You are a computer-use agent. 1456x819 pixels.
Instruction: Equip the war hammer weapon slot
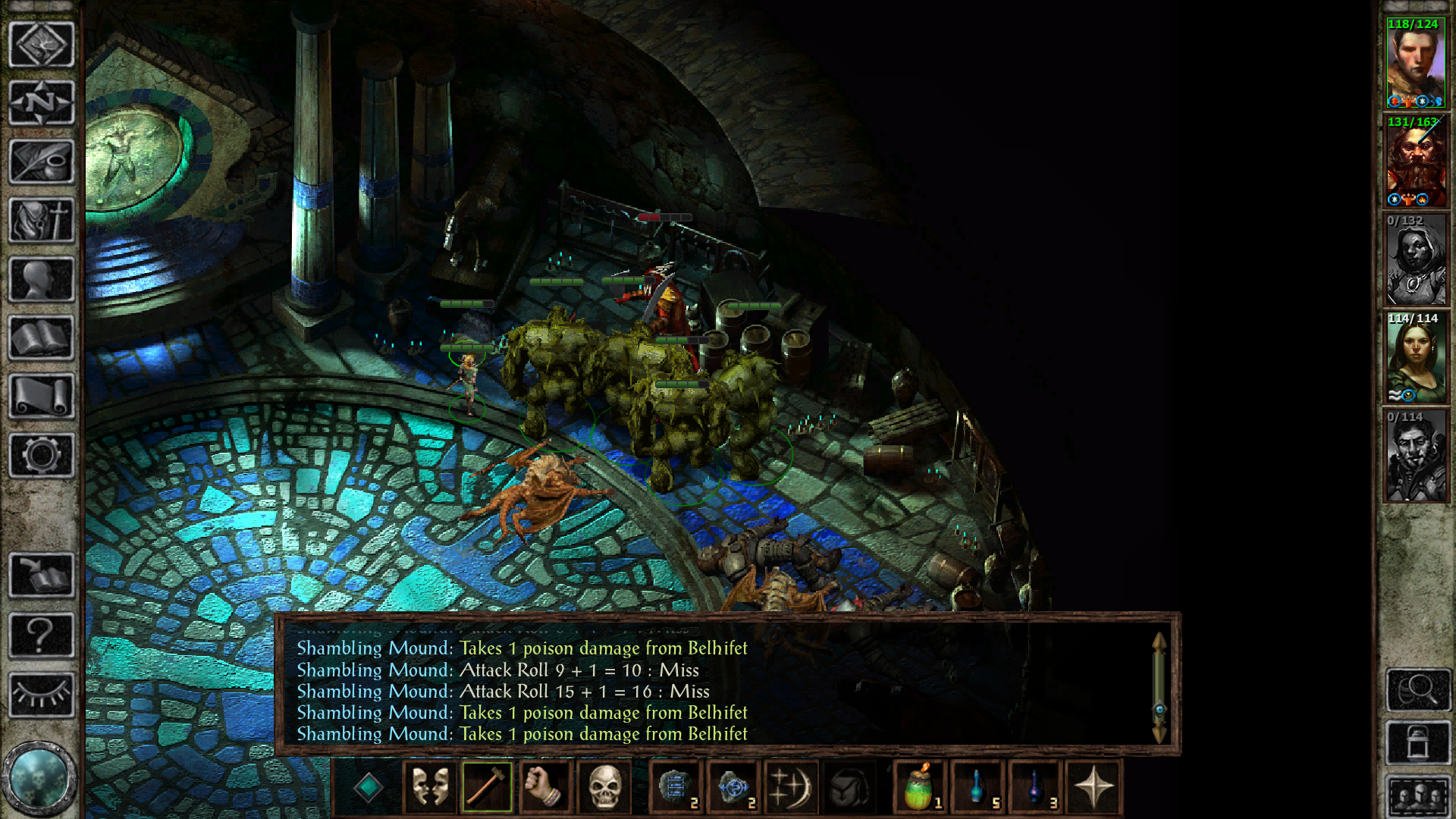tap(487, 787)
